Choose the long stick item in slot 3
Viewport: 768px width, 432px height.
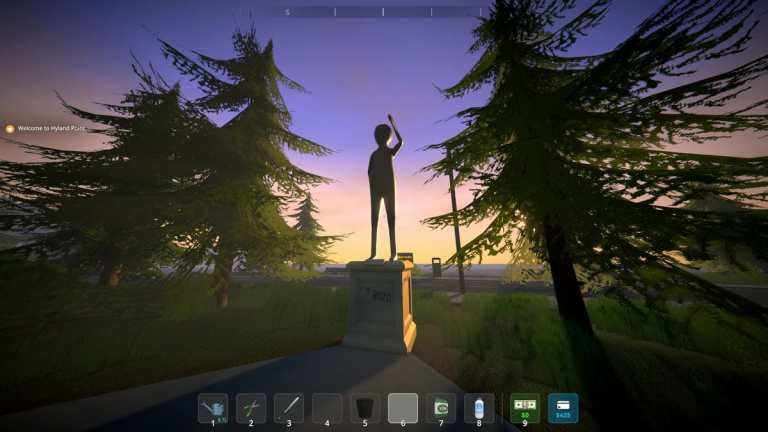click(x=289, y=408)
